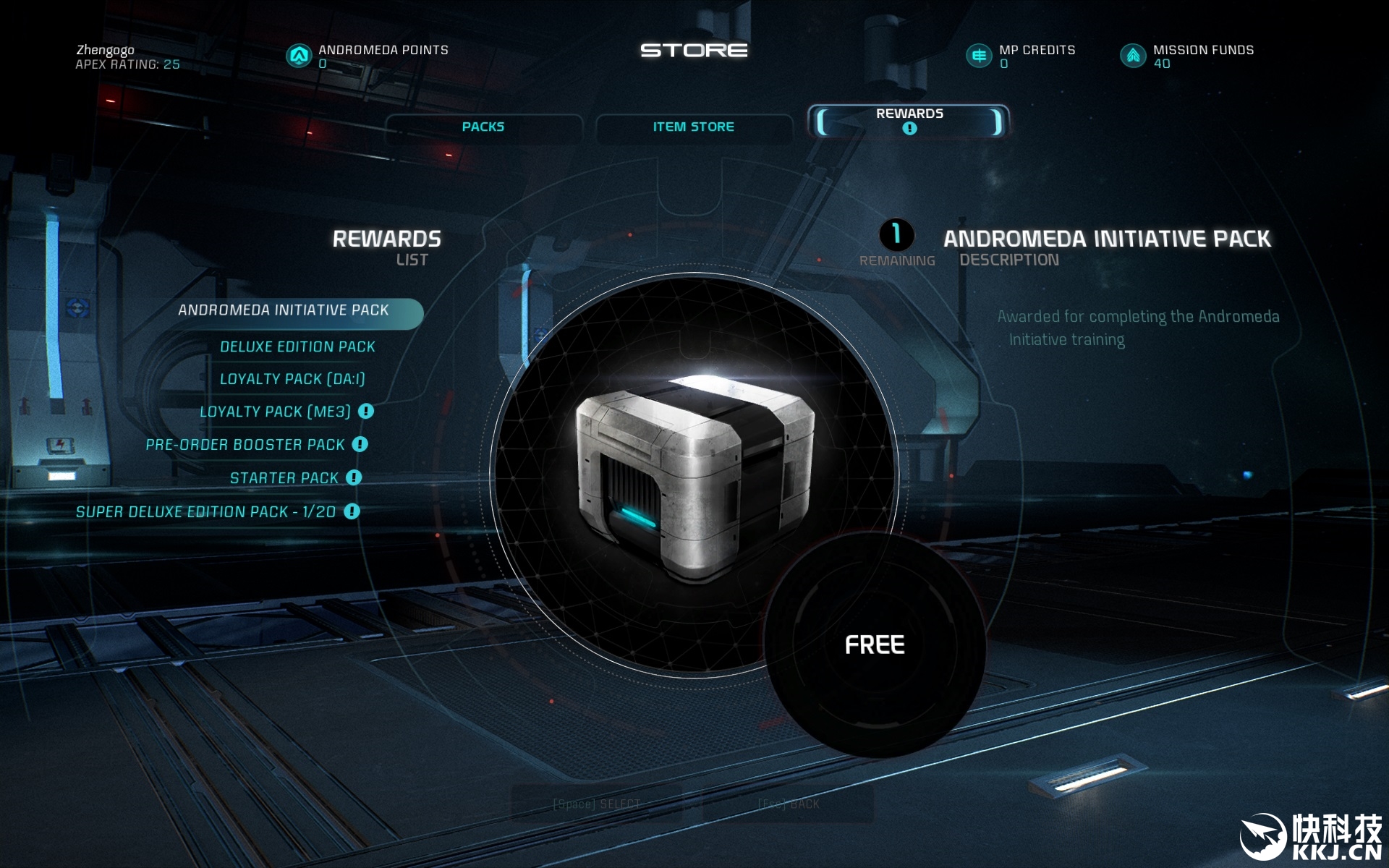This screenshot has height=868, width=1389.
Task: Click the Andromeda Points currency icon
Action: click(299, 56)
